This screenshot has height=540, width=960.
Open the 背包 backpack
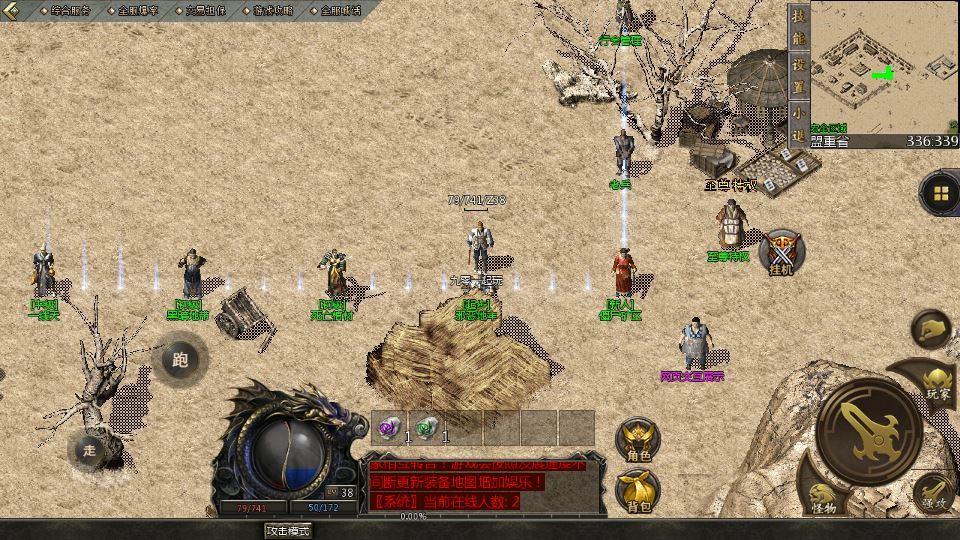pos(637,491)
